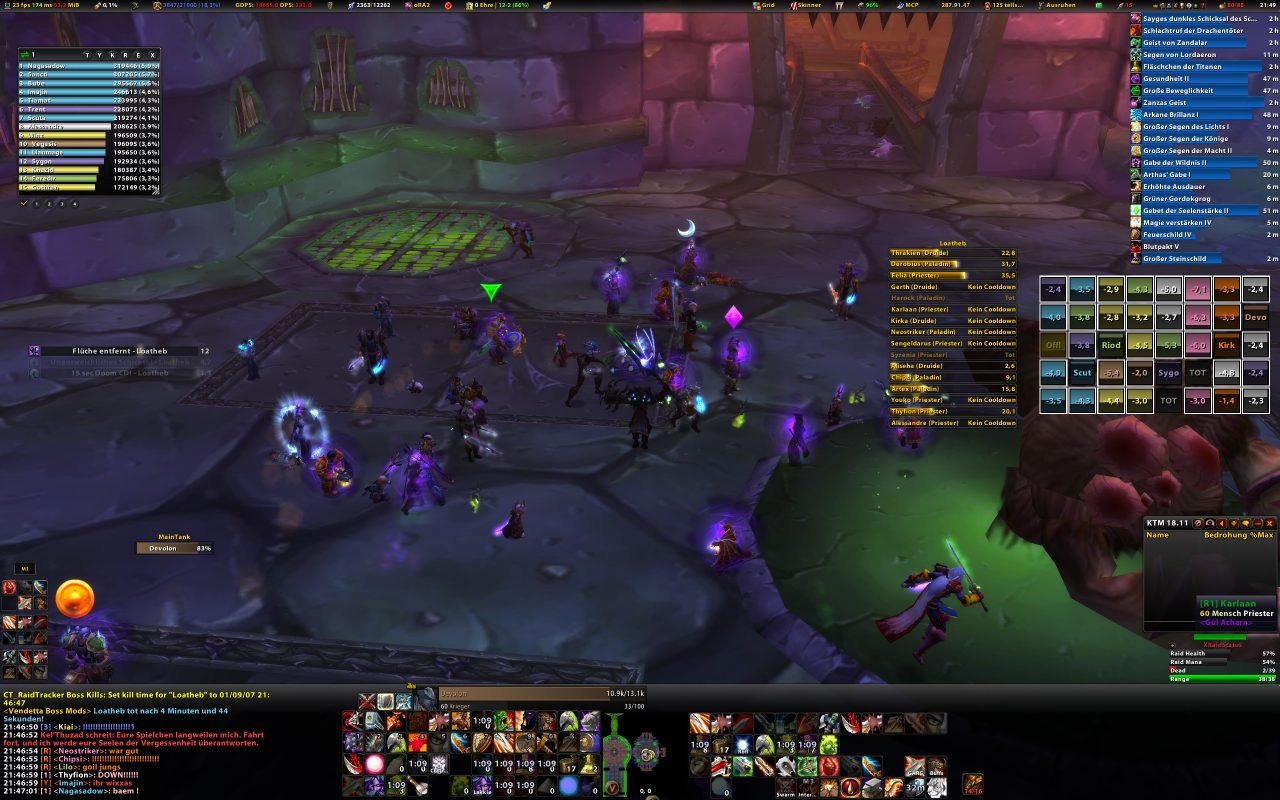The image size is (1280, 800).
Task: Select Scut in the raid grid
Action: [x=1082, y=373]
